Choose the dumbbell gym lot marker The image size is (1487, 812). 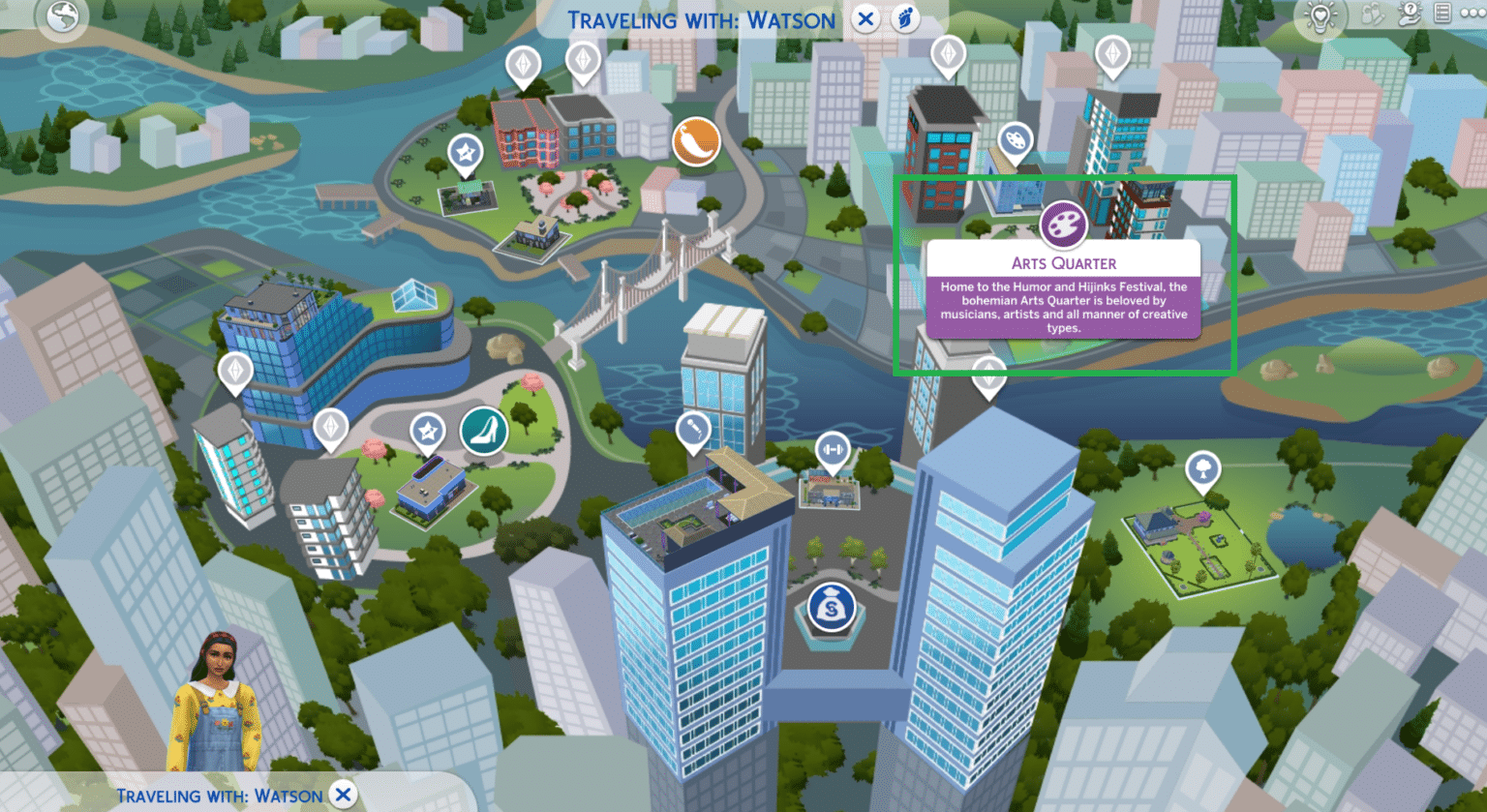832,449
